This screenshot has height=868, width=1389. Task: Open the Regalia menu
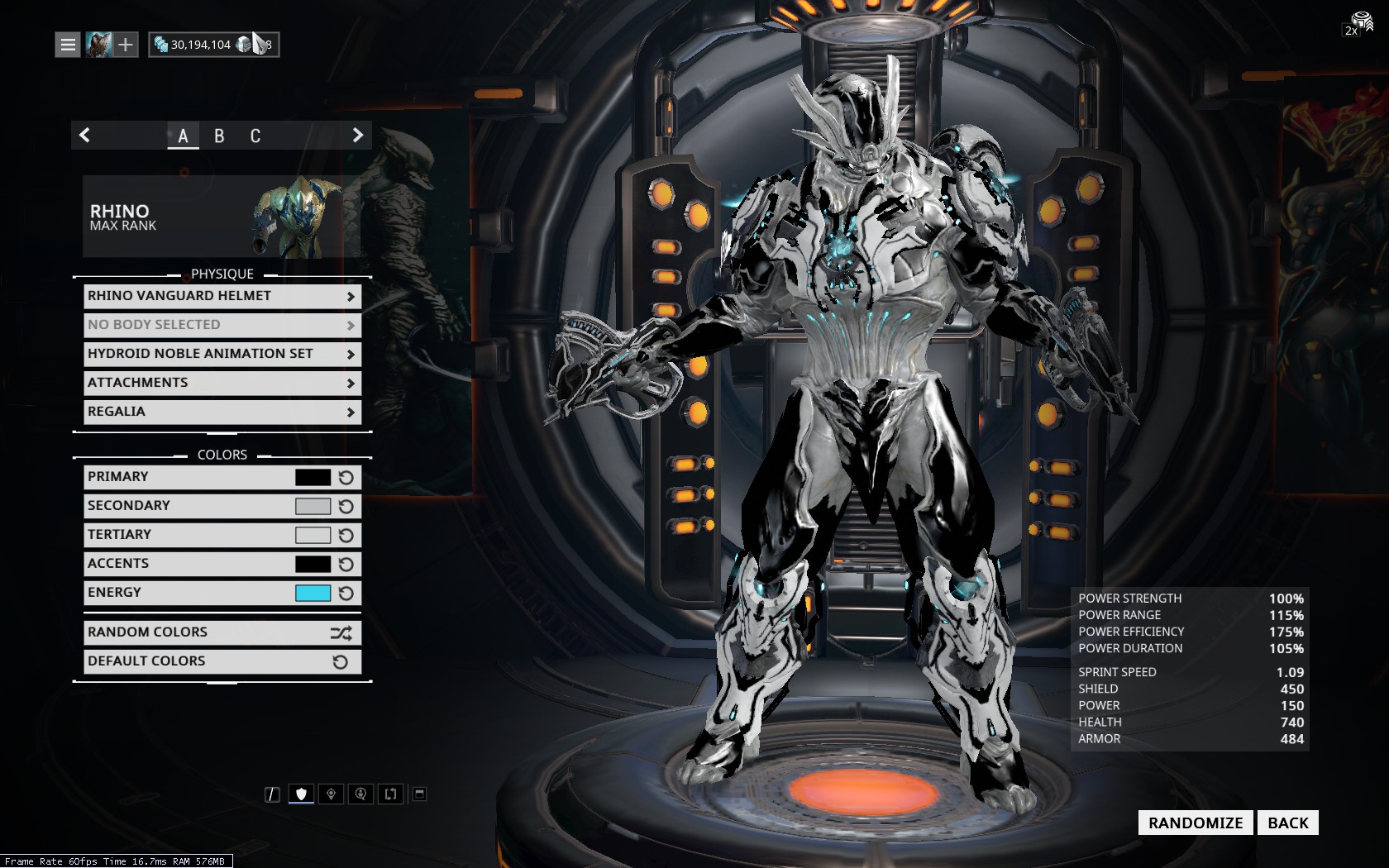pos(222,412)
